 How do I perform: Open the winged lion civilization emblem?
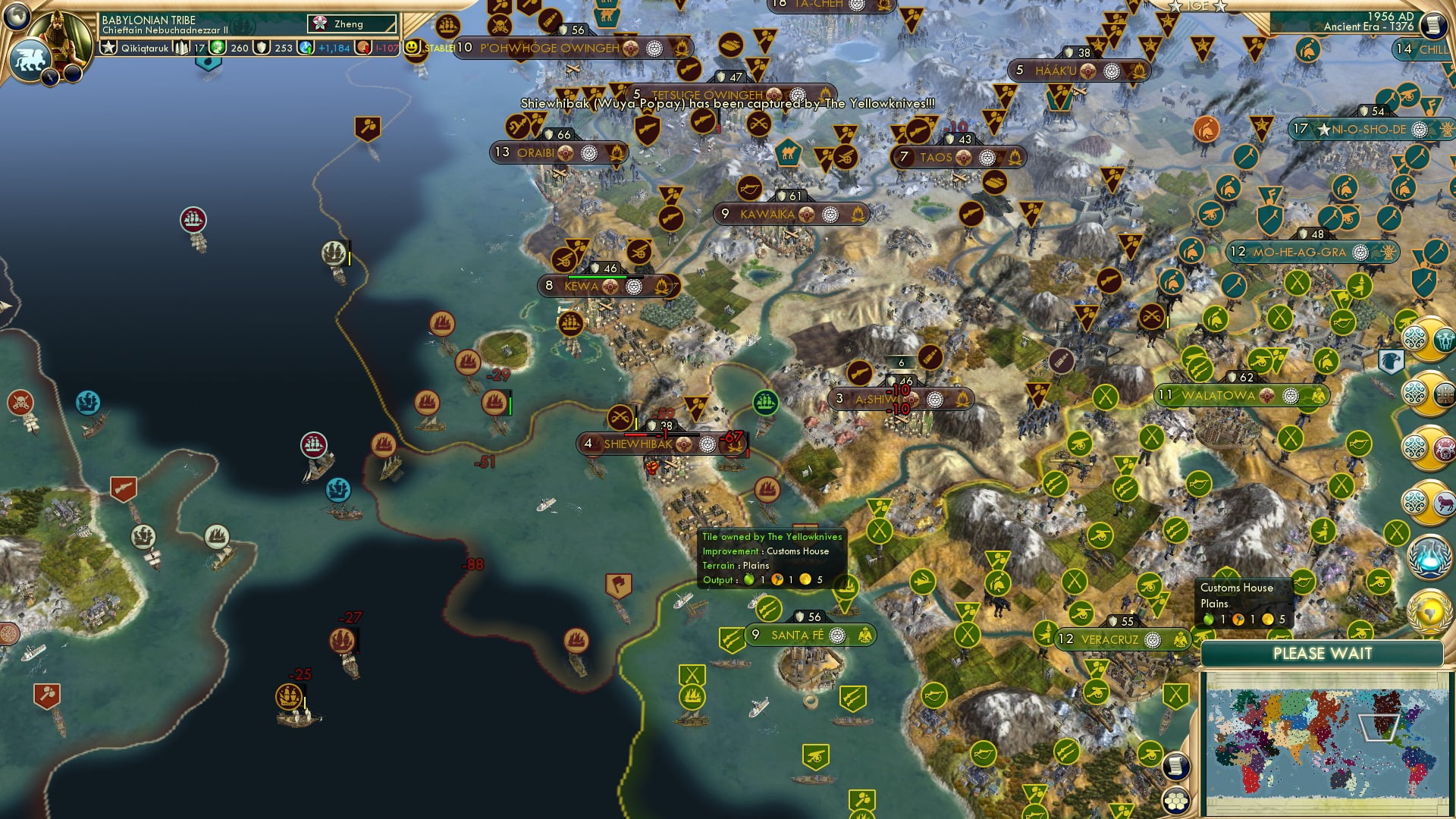point(29,59)
